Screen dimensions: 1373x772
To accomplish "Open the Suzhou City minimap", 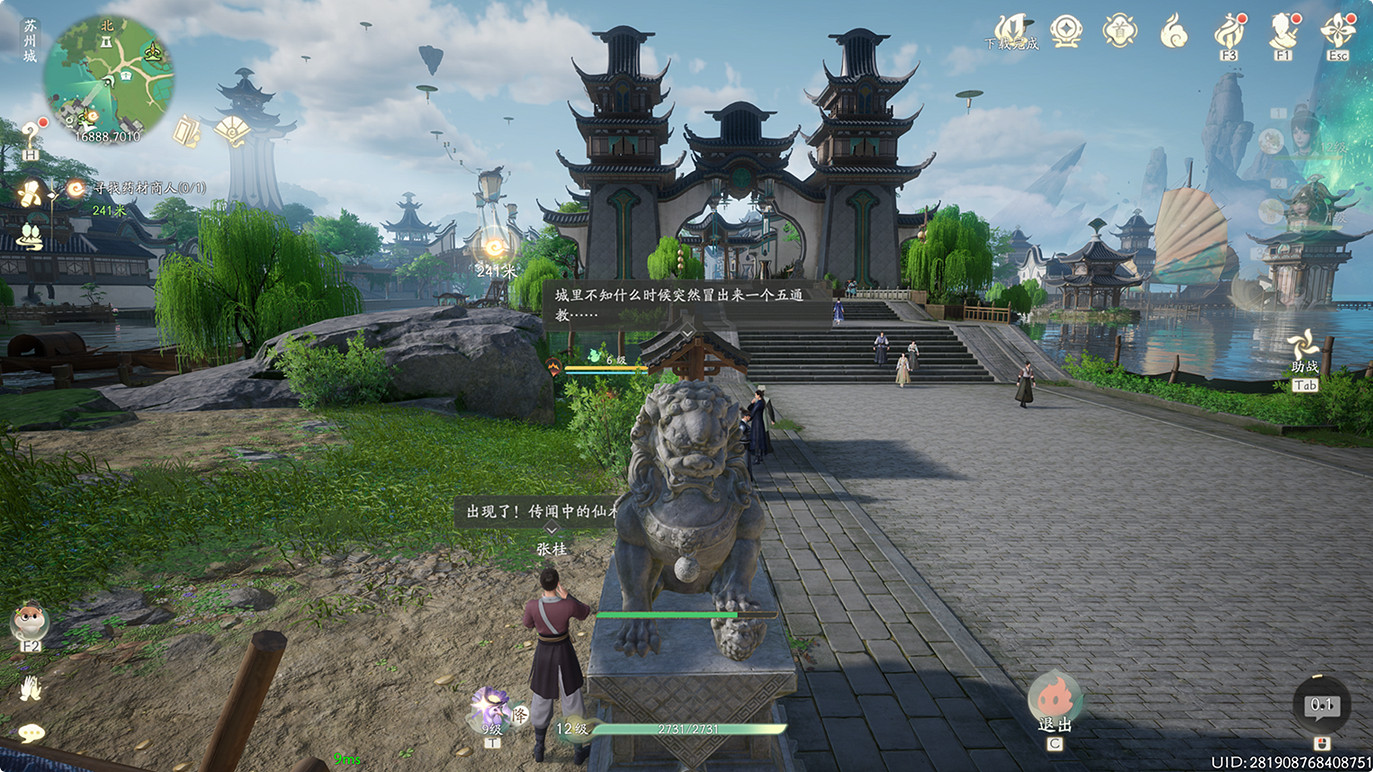I will pos(108,77).
